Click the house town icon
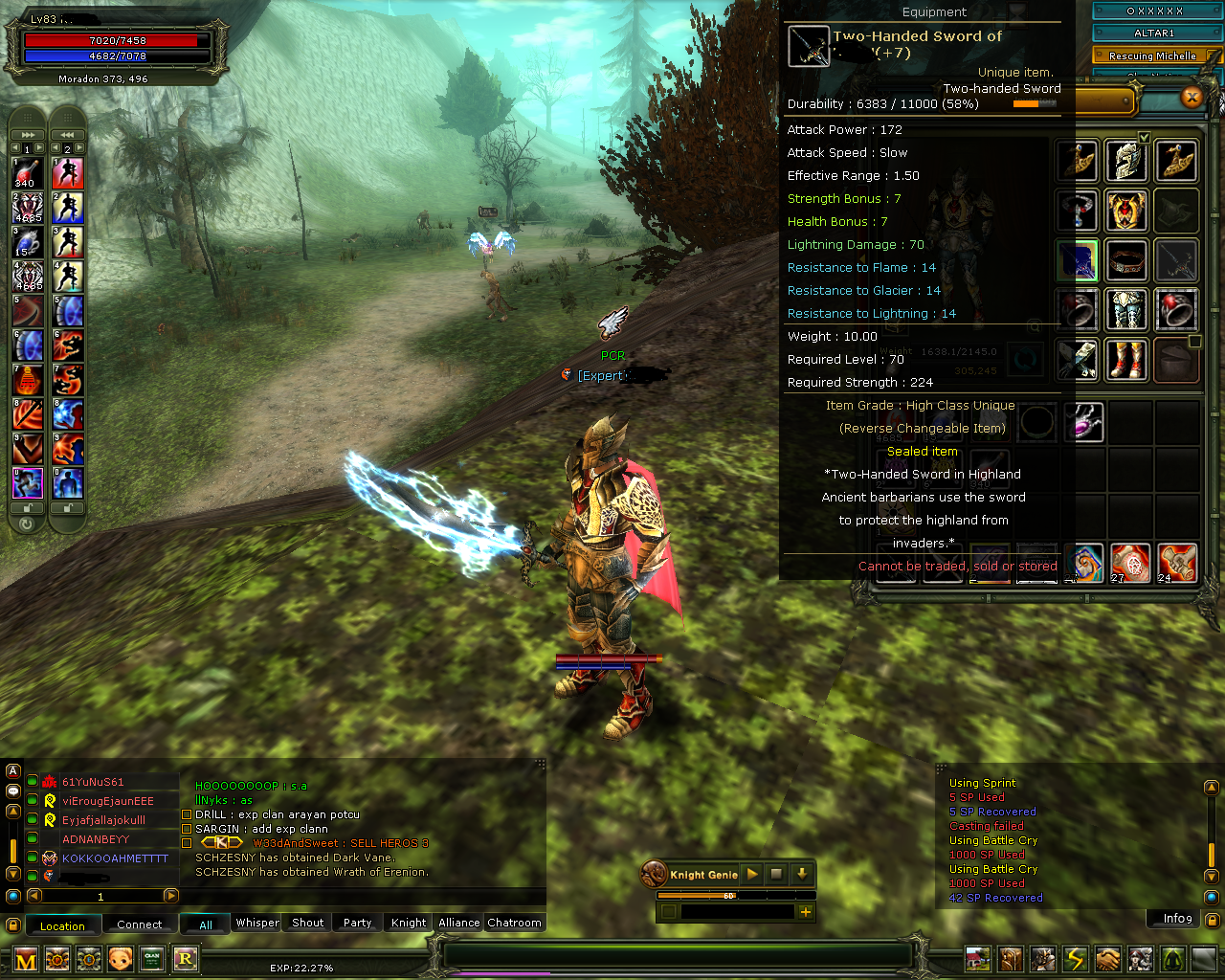The image size is (1225, 980). 978,958
